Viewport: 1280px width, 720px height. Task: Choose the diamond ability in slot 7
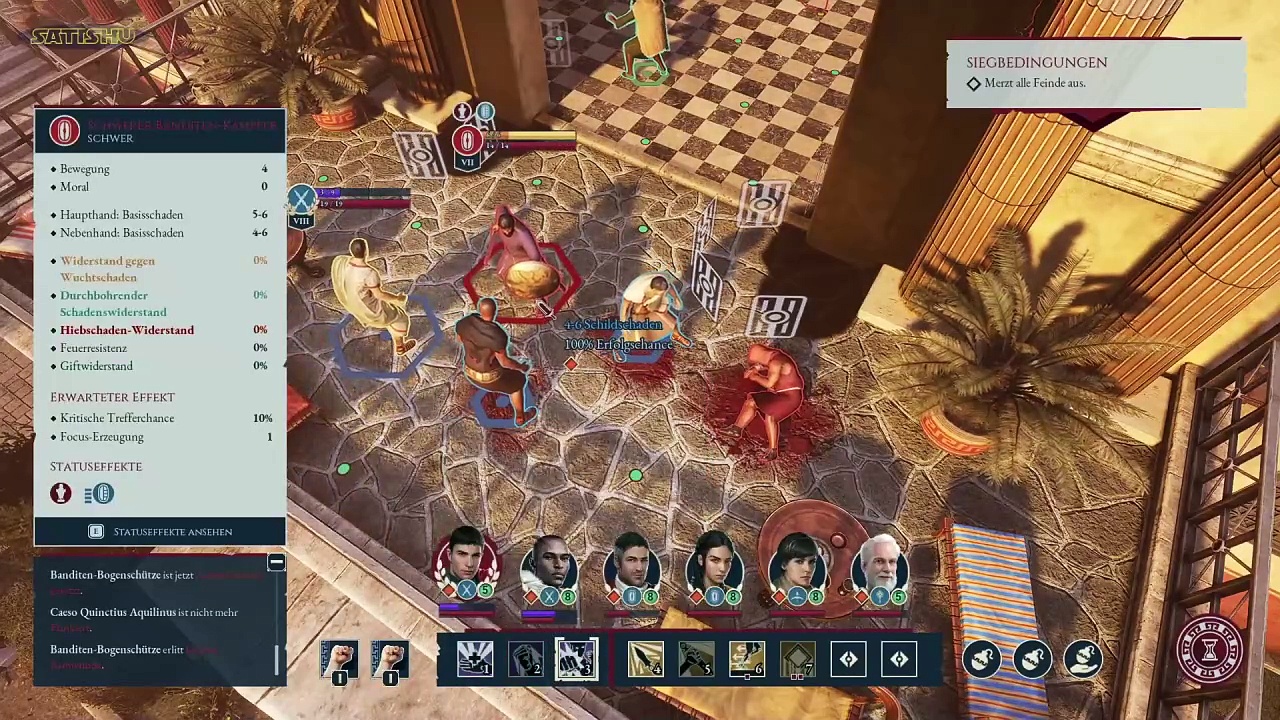click(x=797, y=659)
